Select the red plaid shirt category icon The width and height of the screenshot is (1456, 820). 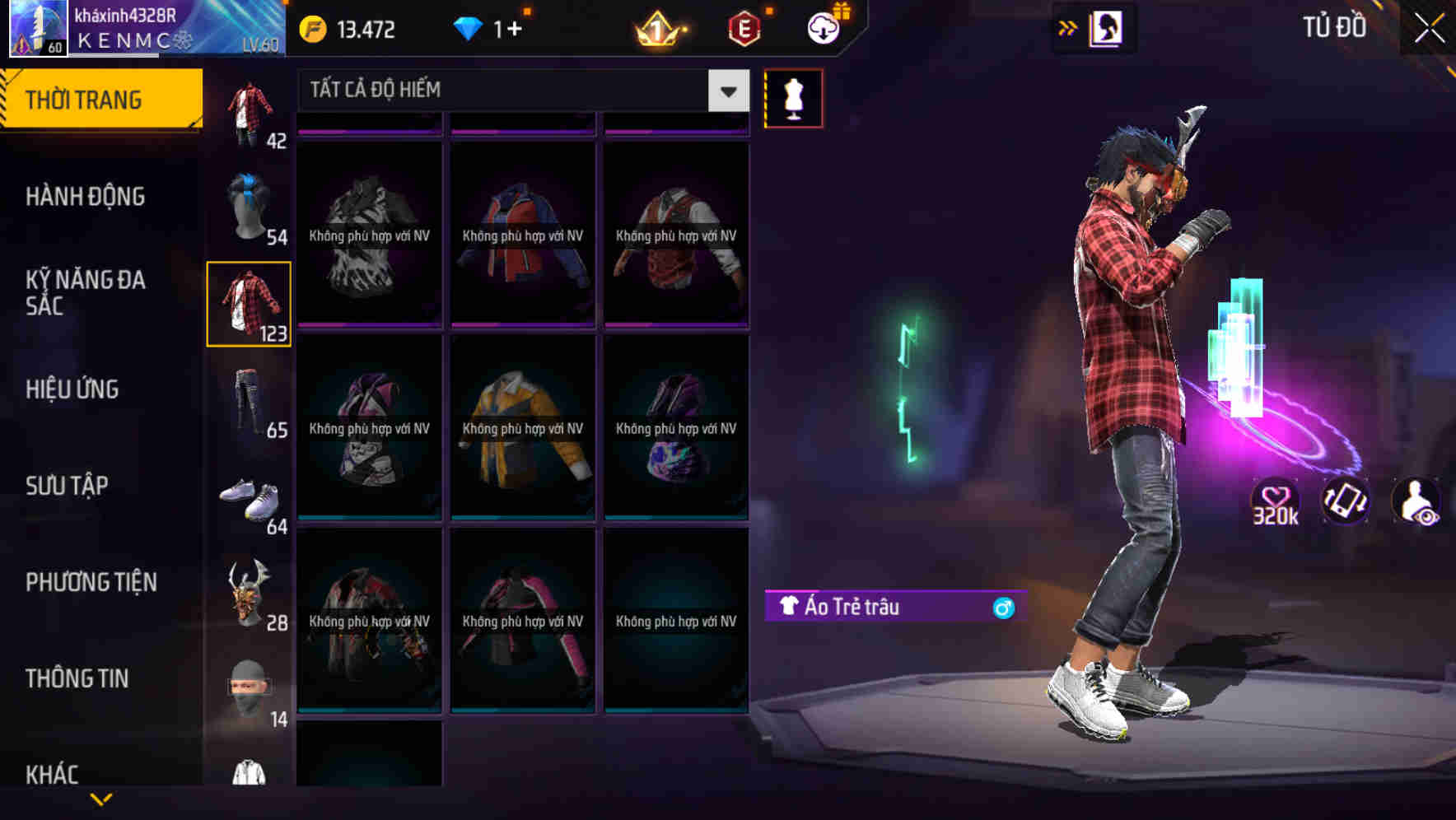tap(249, 303)
